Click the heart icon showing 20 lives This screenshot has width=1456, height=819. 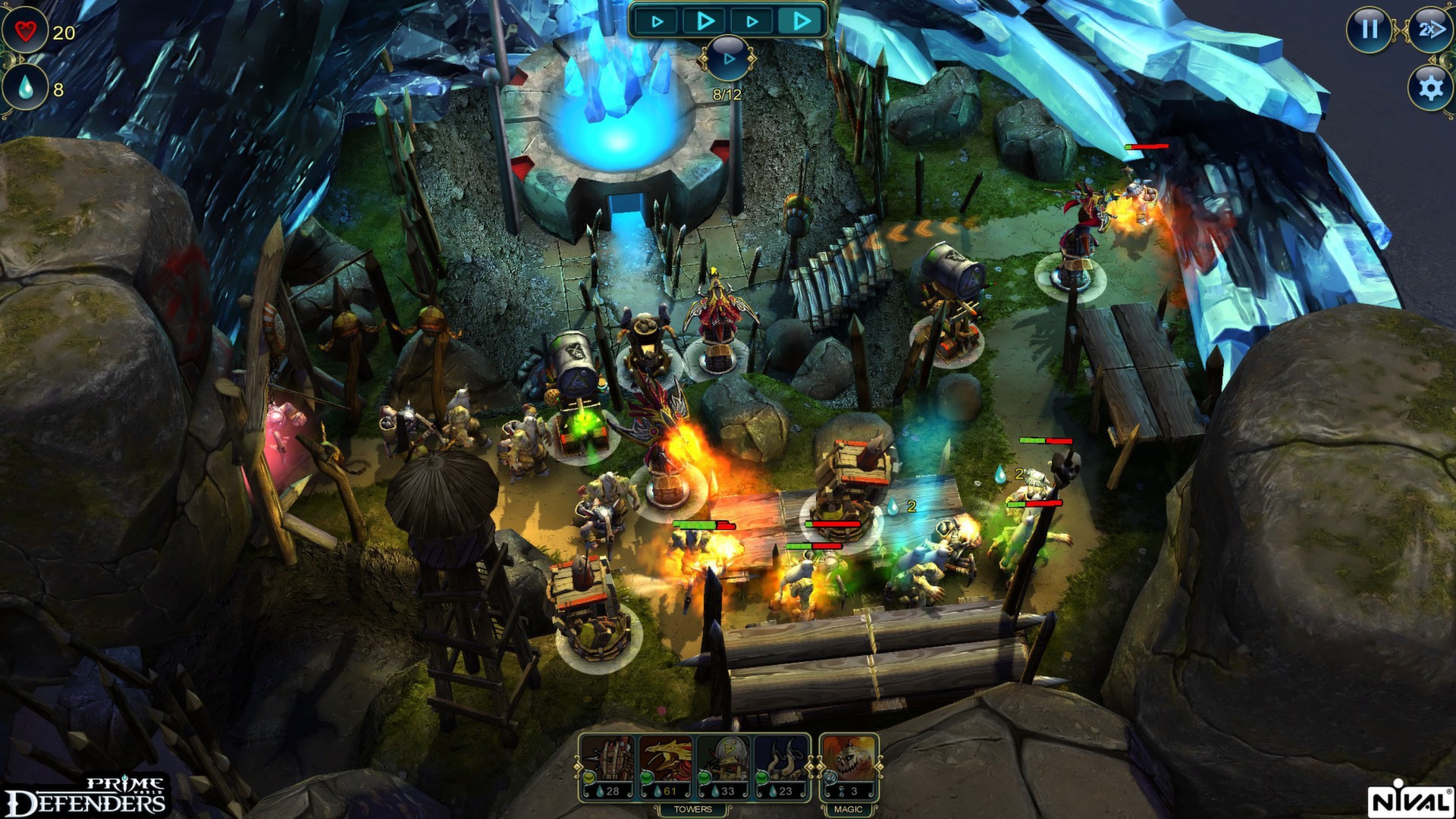[25, 30]
